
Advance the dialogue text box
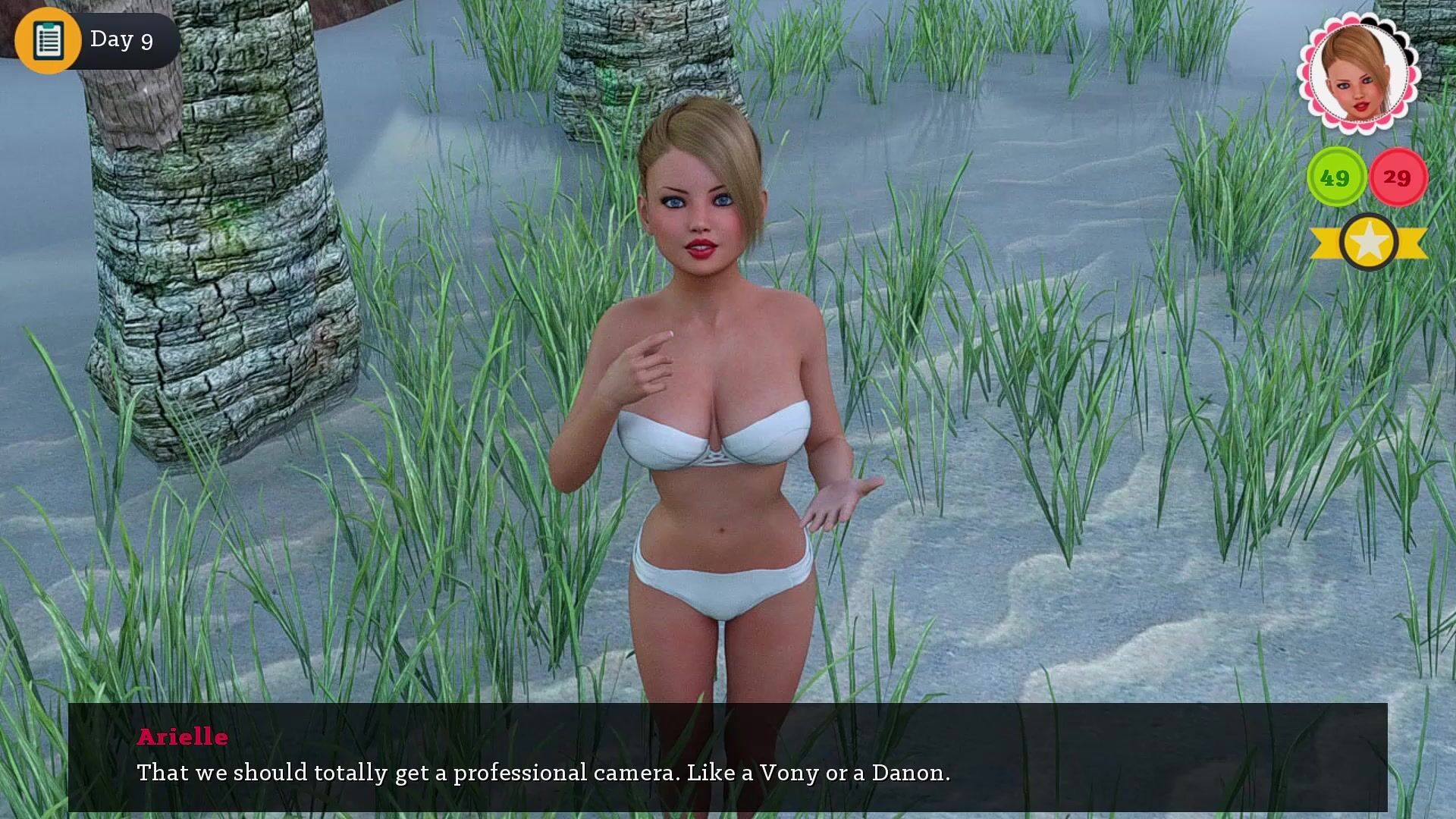pos(728,757)
